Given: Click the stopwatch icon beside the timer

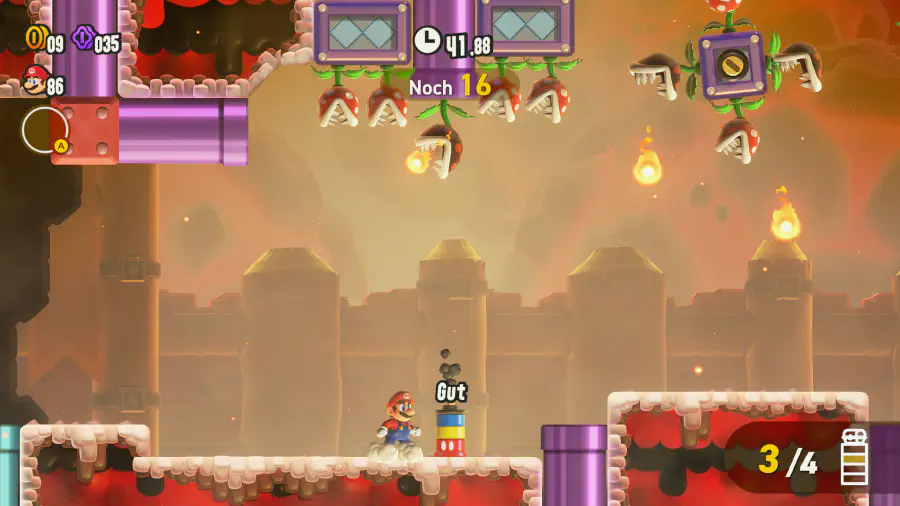Looking at the screenshot, I should pos(427,41).
